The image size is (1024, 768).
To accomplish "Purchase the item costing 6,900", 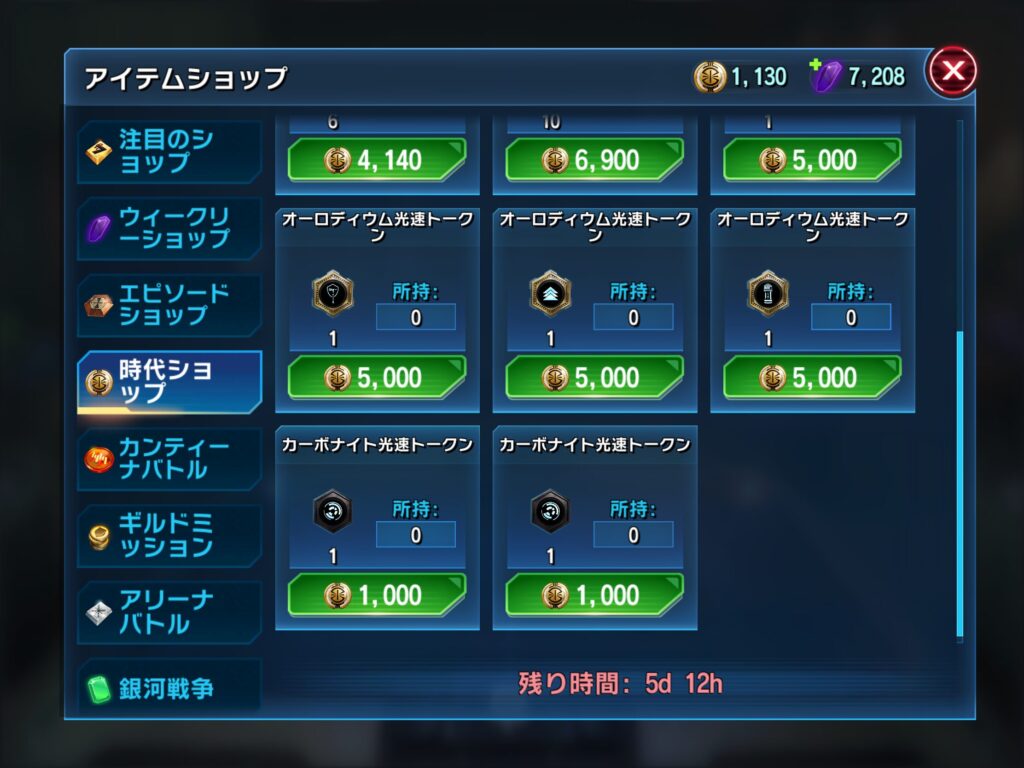I will click(594, 160).
